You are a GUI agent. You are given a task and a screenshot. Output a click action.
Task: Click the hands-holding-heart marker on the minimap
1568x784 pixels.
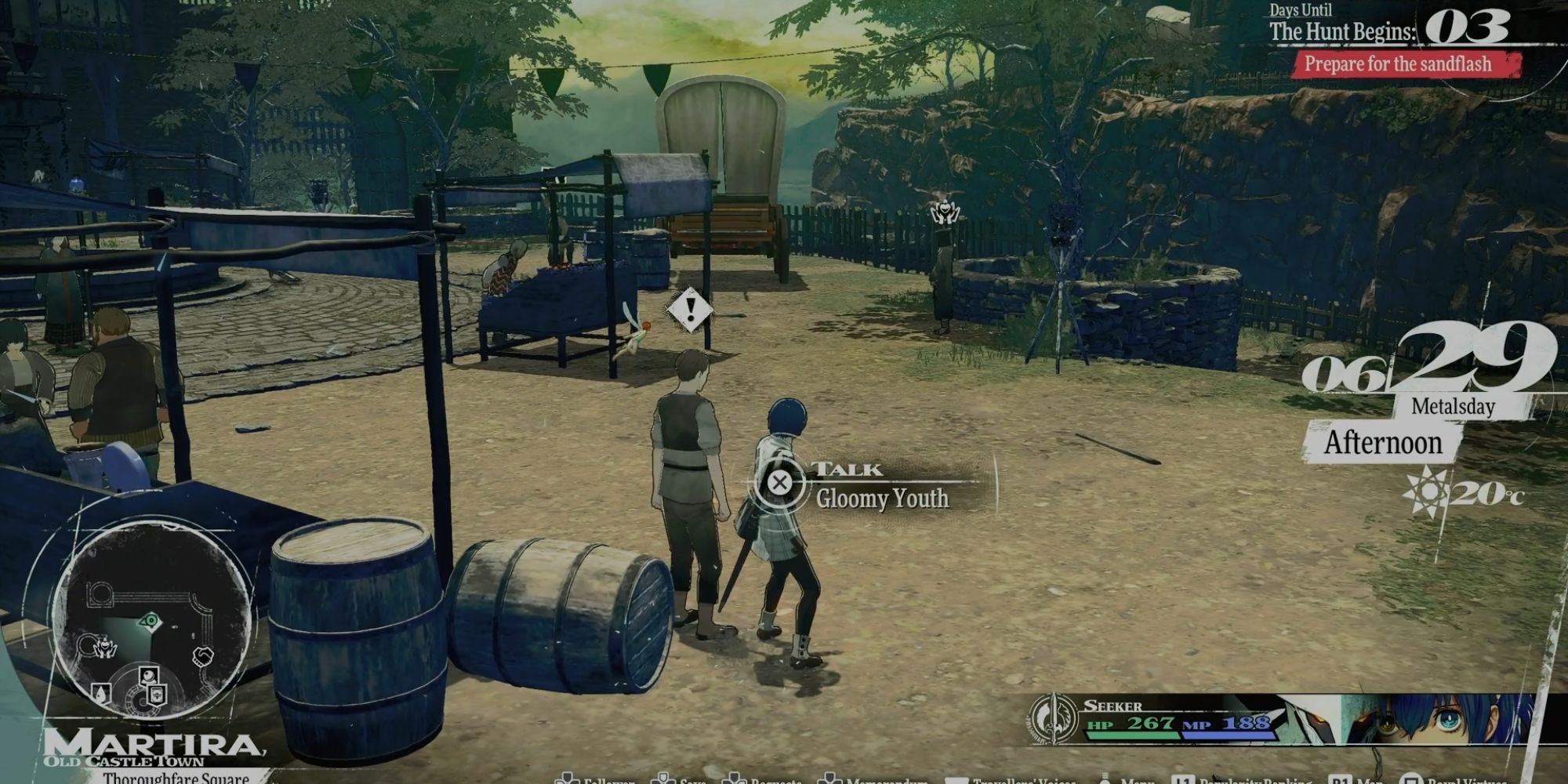coord(104,648)
